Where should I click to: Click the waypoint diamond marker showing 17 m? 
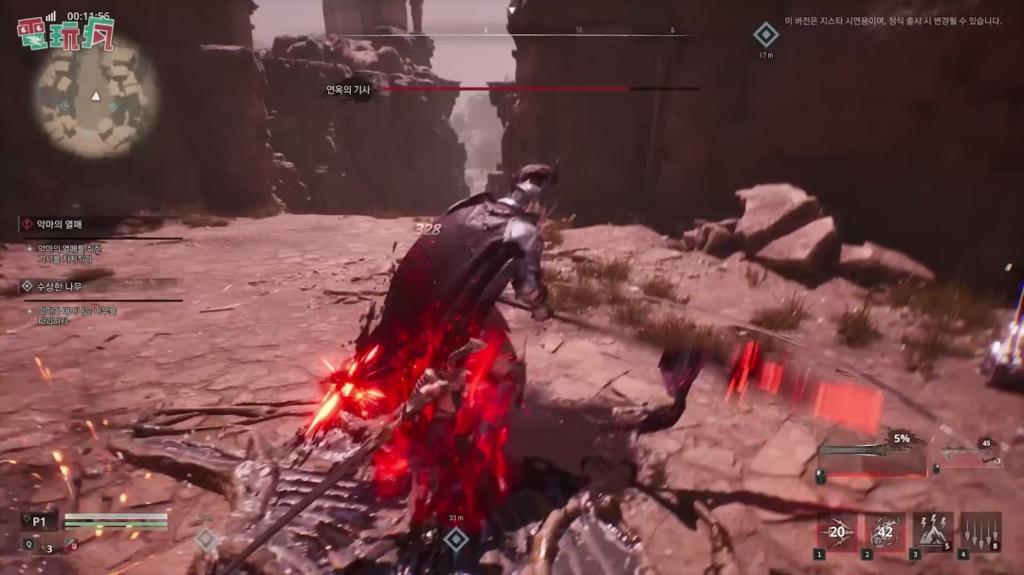pyautogui.click(x=766, y=35)
